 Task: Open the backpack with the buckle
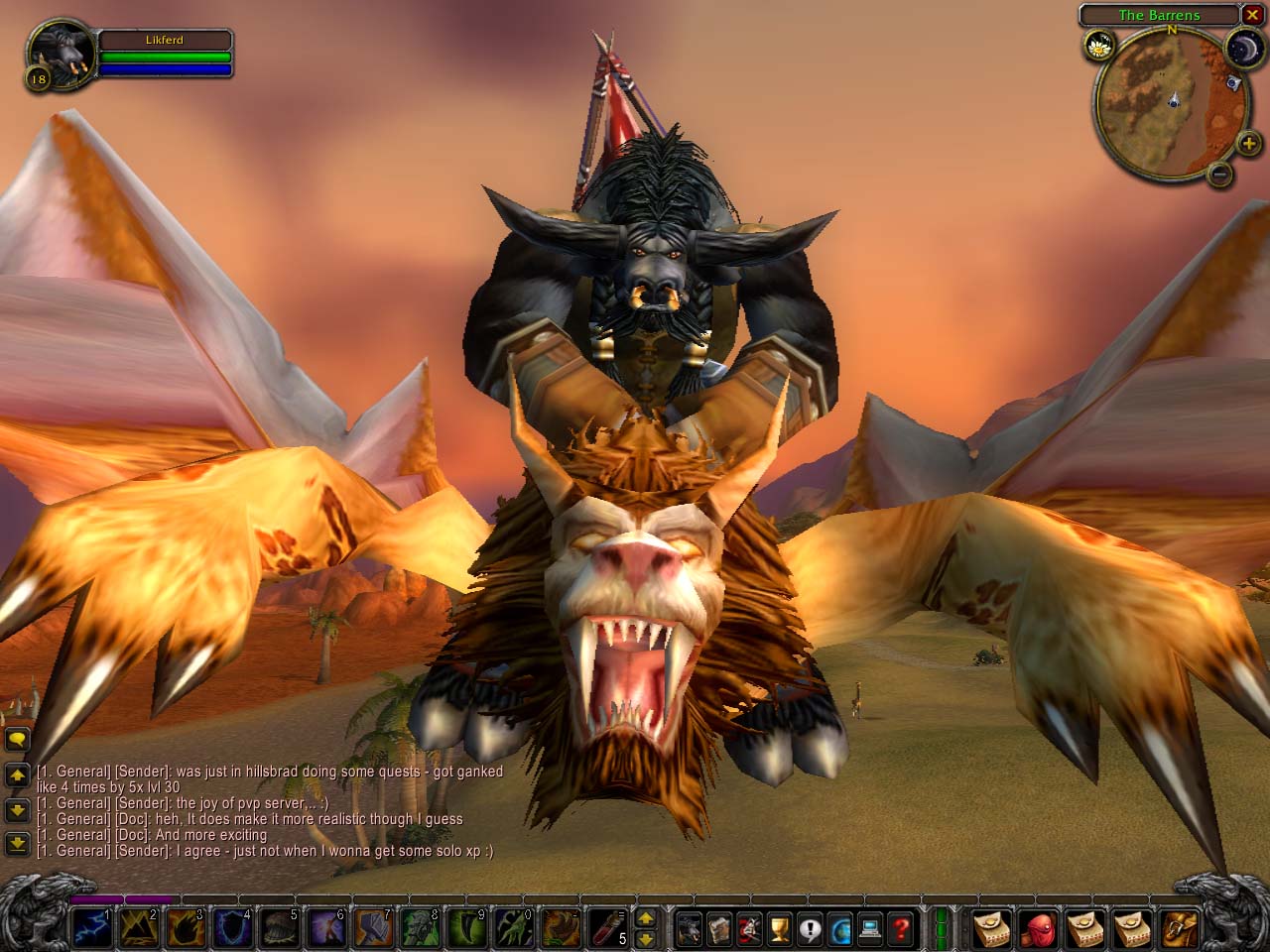coord(1179,929)
